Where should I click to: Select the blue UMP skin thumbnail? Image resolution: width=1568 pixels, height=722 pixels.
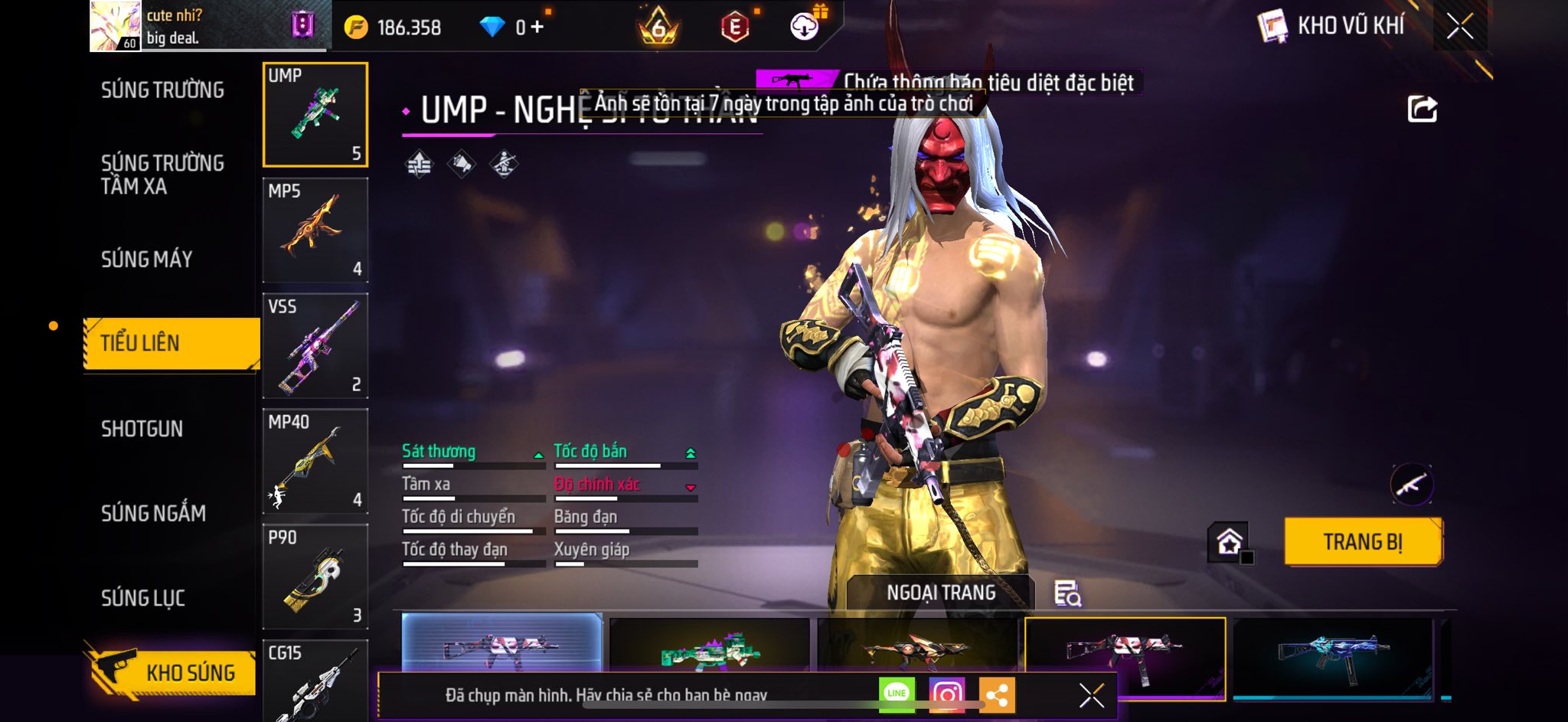pos(1332,655)
